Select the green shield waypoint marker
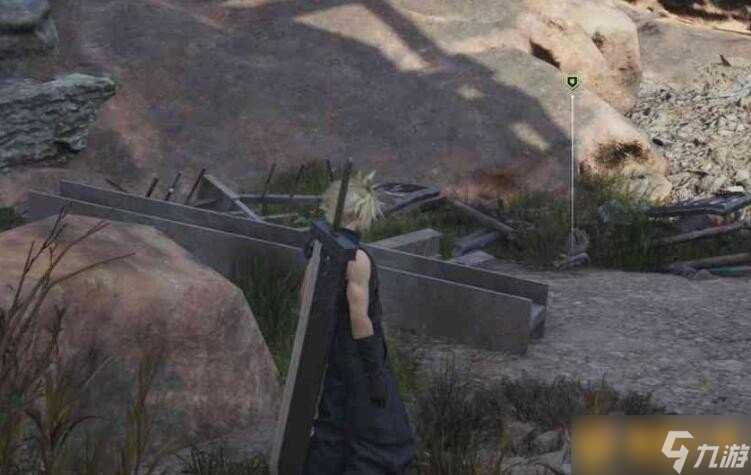 pos(572,82)
